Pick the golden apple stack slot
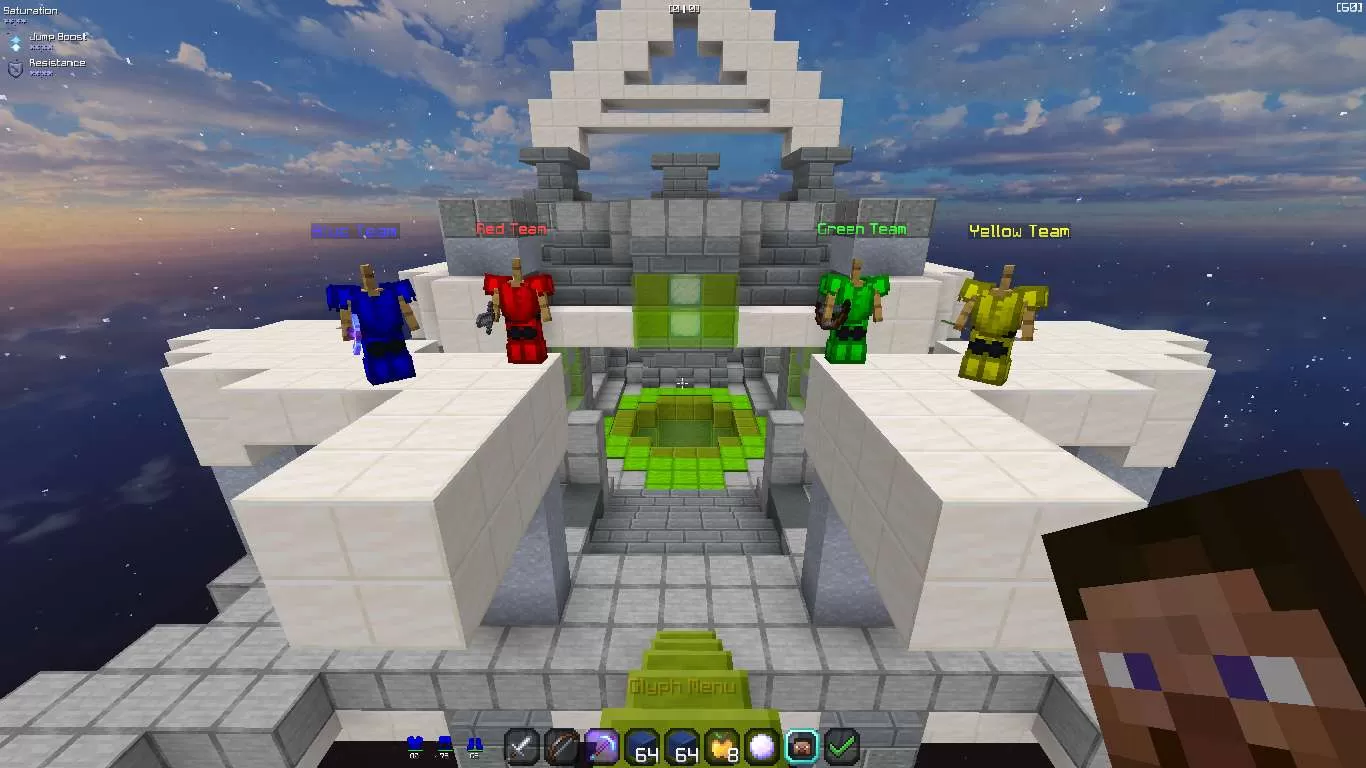 pyautogui.click(x=722, y=746)
